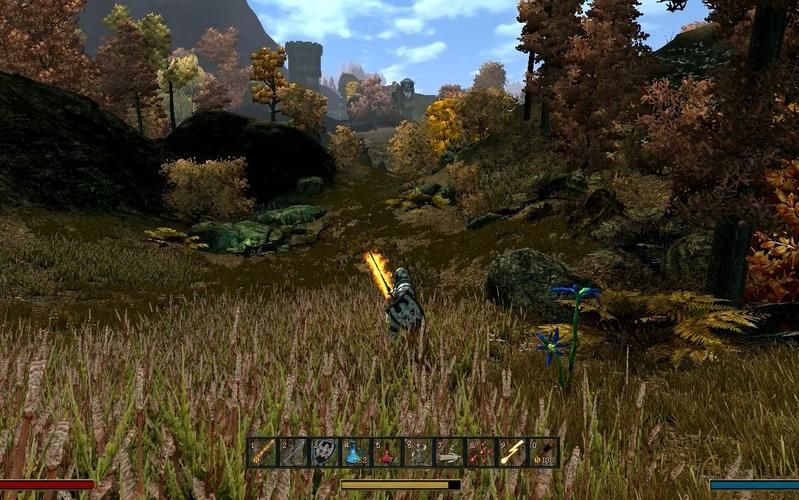The width and height of the screenshot is (799, 500).
Task: Equip the shield from the hotbar
Action: pos(324,452)
